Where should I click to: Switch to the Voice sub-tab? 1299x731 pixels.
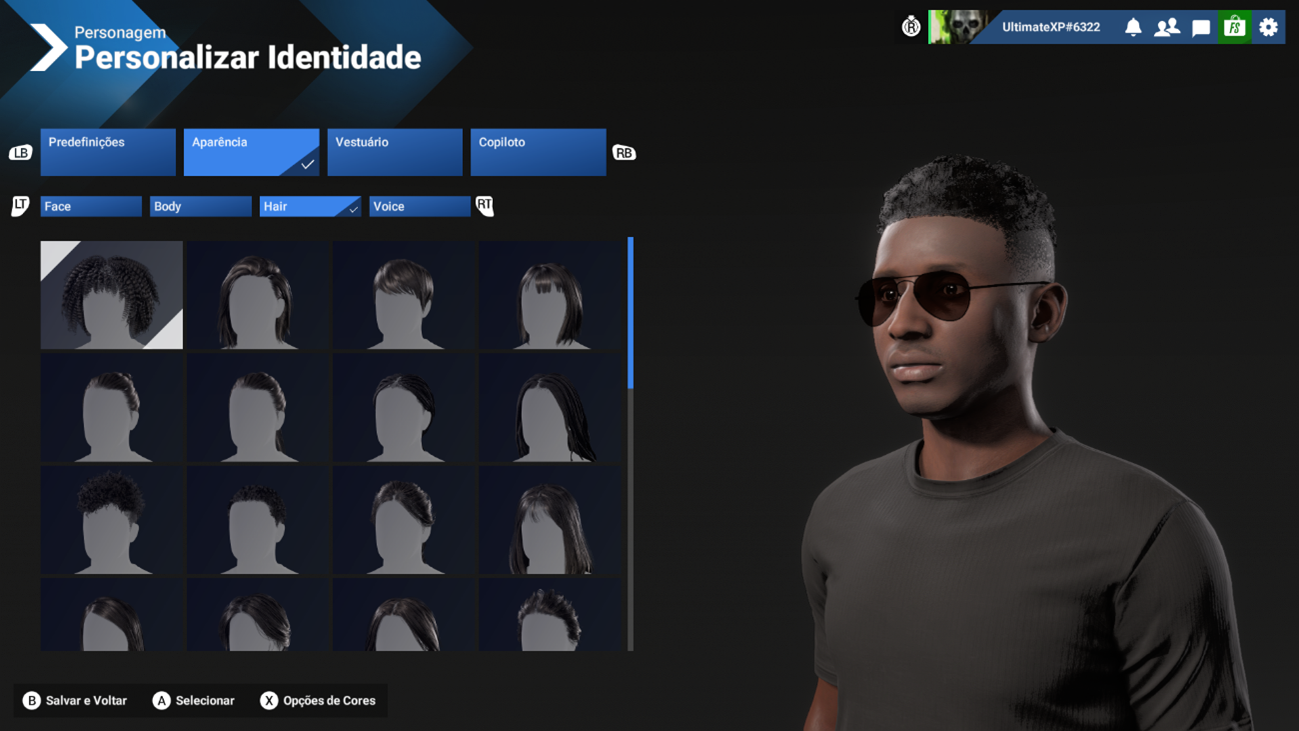(x=419, y=206)
